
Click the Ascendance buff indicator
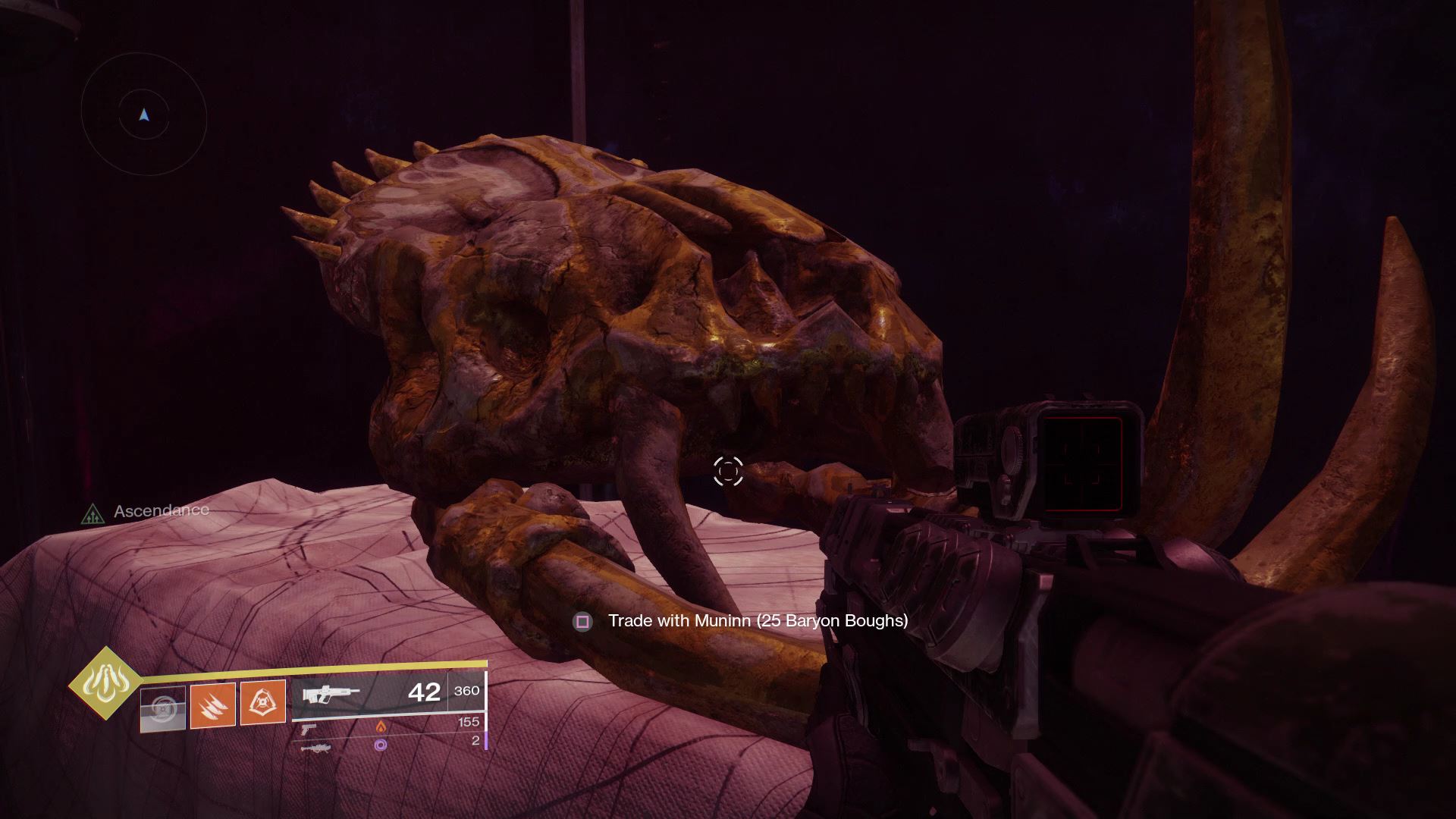click(146, 512)
